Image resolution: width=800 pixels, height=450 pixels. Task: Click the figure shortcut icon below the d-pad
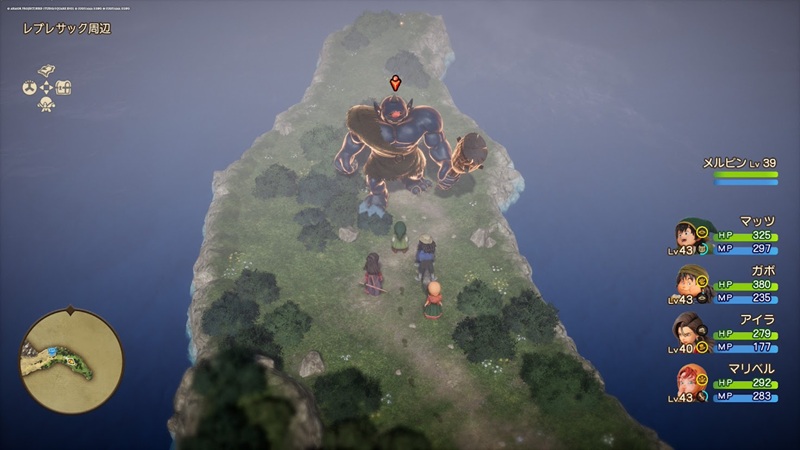click(46, 105)
